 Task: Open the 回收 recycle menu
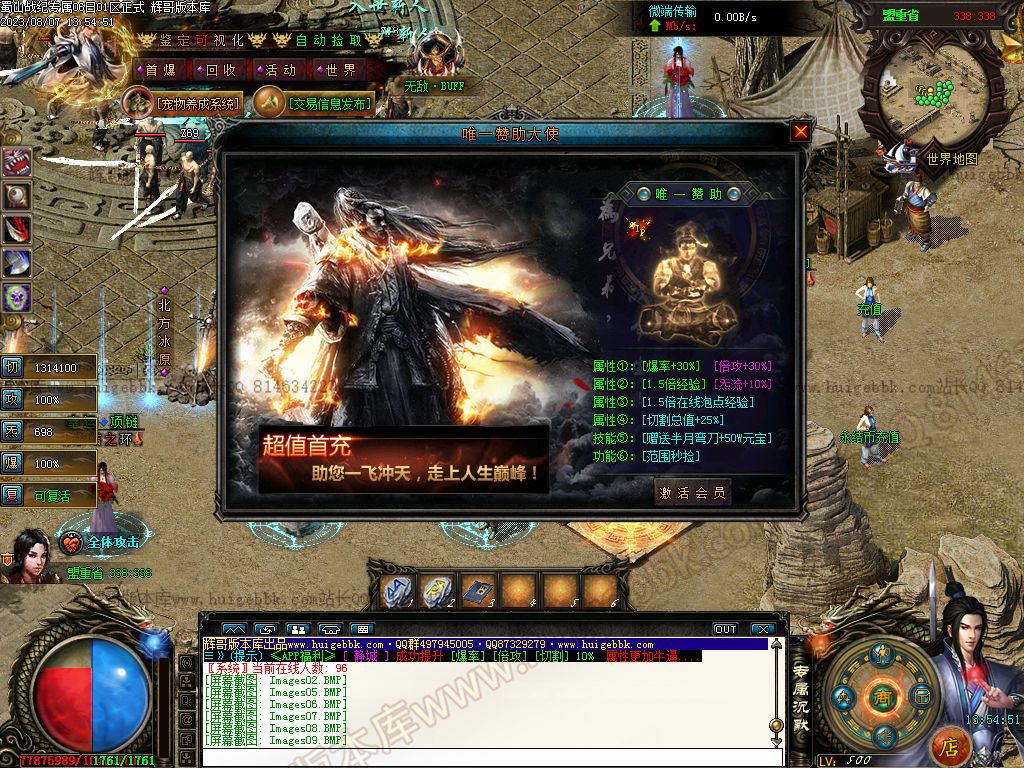[220, 70]
